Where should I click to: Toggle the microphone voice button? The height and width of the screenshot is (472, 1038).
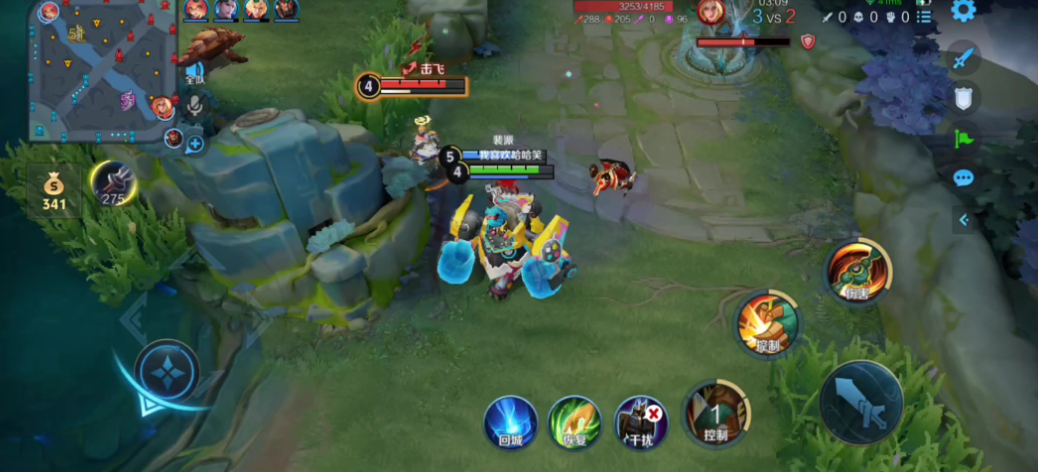(x=196, y=103)
